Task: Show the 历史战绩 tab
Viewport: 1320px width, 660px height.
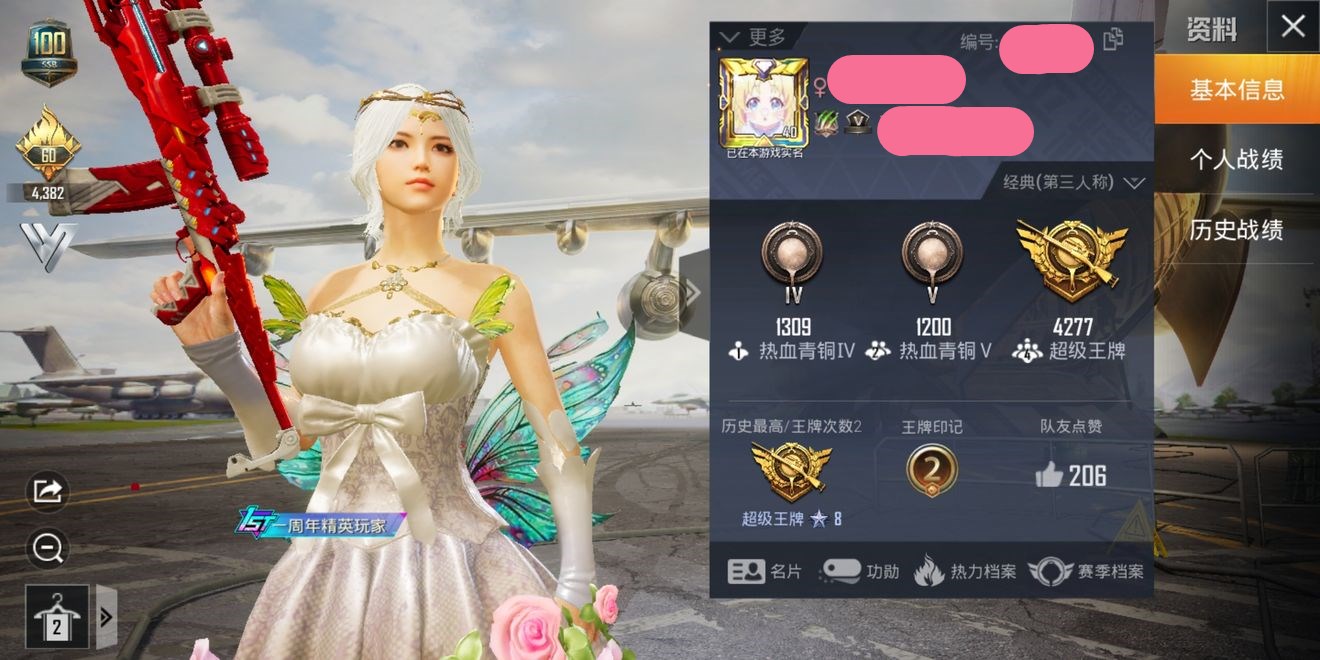Action: pyautogui.click(x=1237, y=230)
